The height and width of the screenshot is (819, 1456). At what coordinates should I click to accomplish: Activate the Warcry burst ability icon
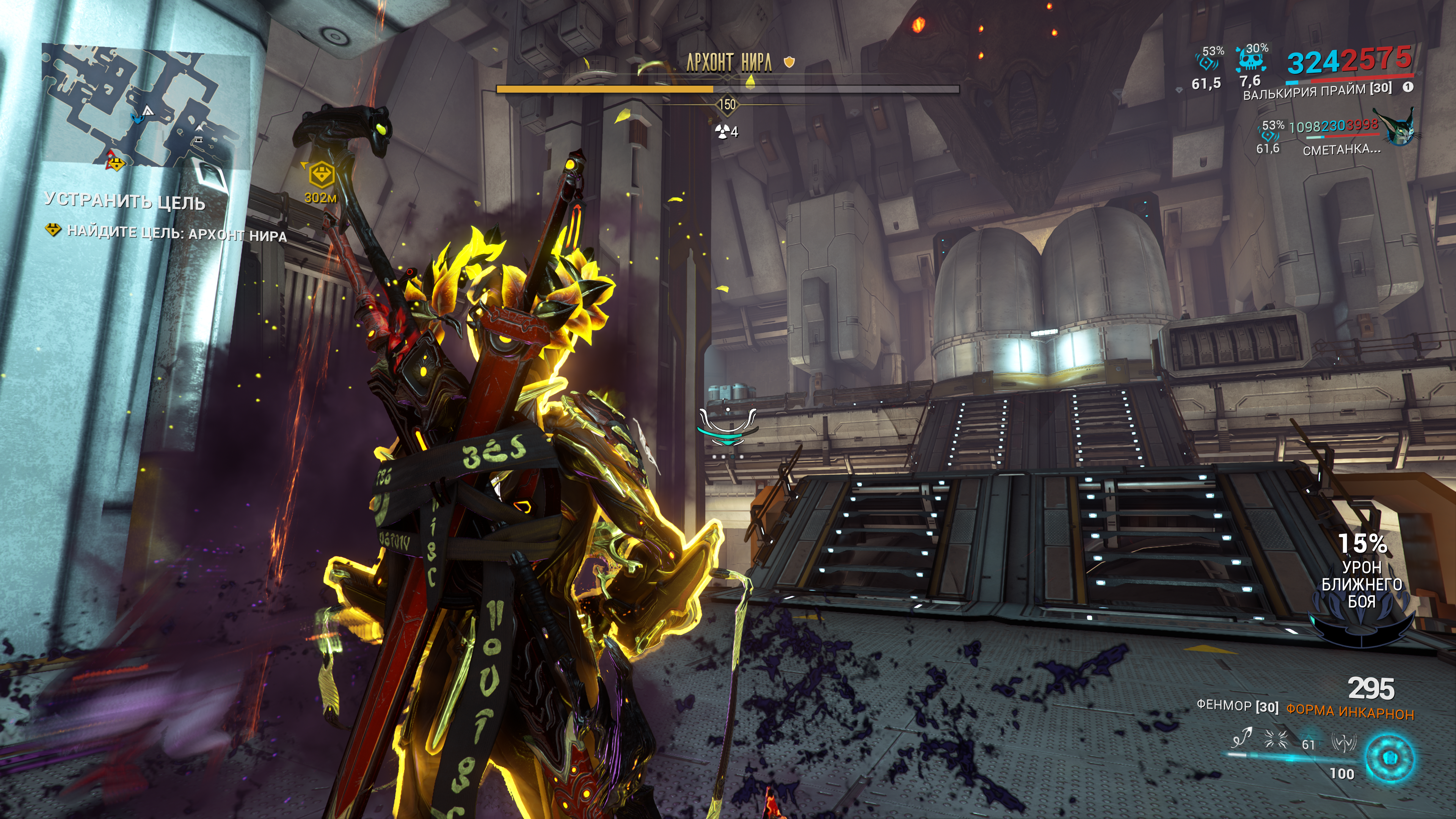tap(1275, 739)
